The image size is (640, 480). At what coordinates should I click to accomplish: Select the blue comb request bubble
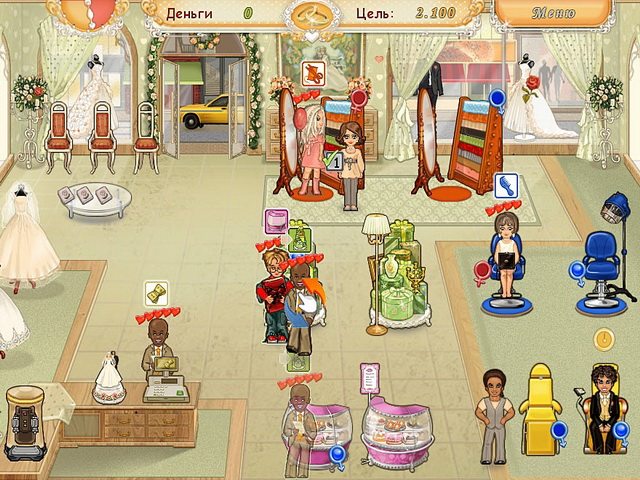click(x=505, y=185)
